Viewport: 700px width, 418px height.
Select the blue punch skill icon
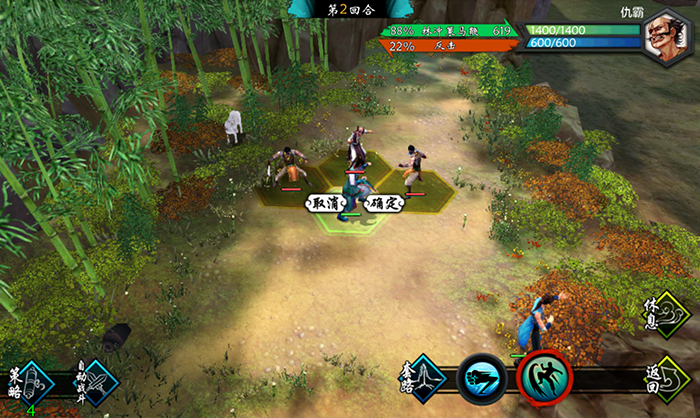[x=482, y=380]
